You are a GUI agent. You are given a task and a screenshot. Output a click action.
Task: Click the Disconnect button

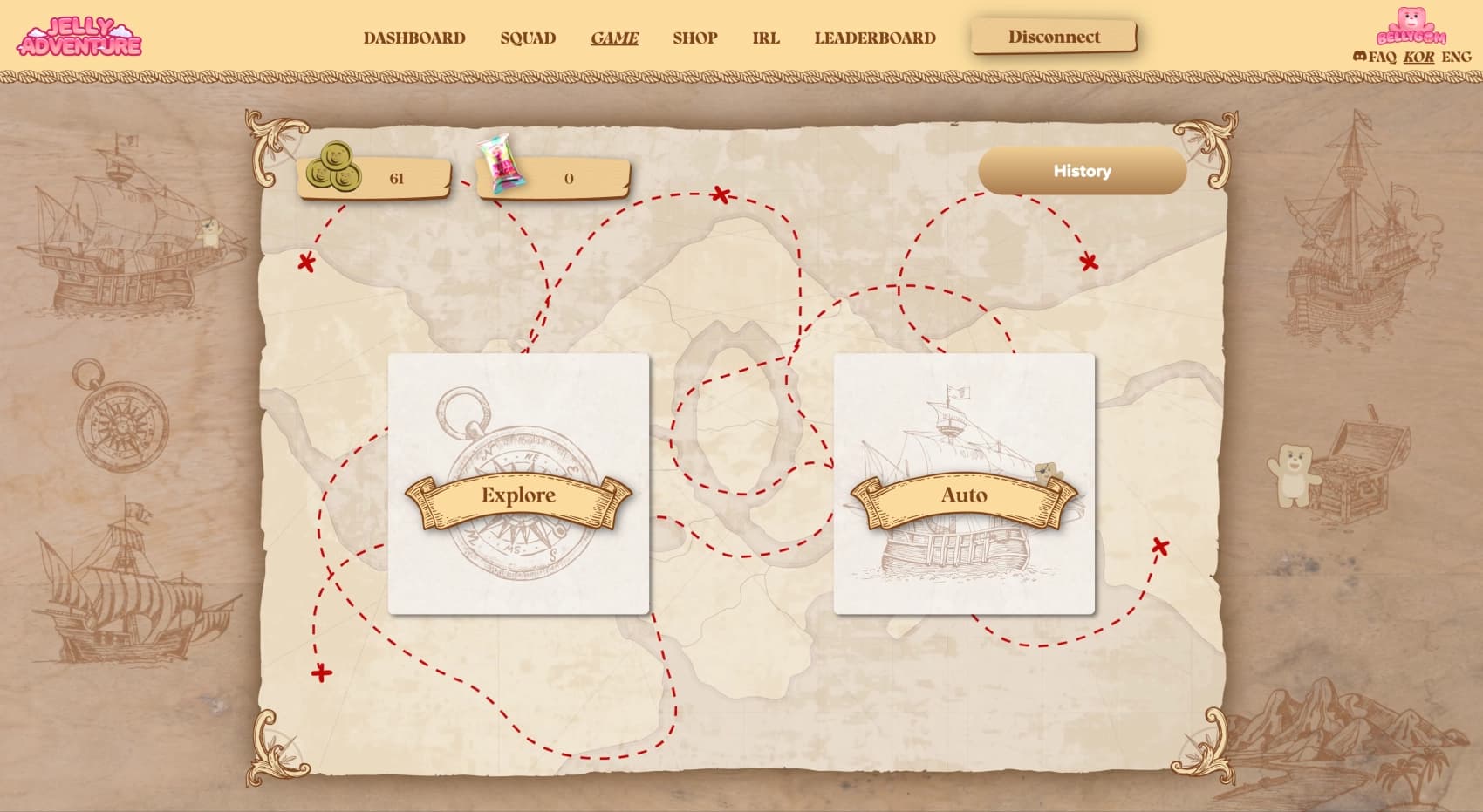pos(1054,37)
